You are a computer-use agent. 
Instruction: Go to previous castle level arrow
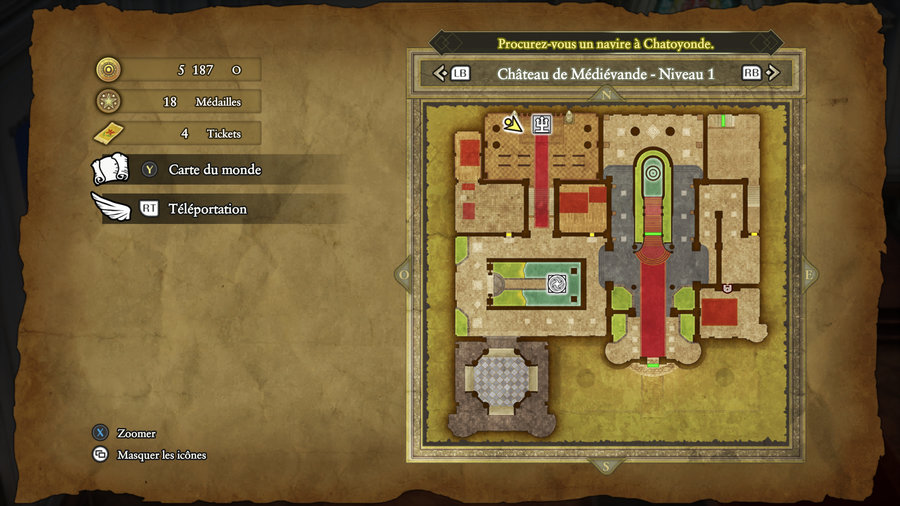(x=439, y=73)
